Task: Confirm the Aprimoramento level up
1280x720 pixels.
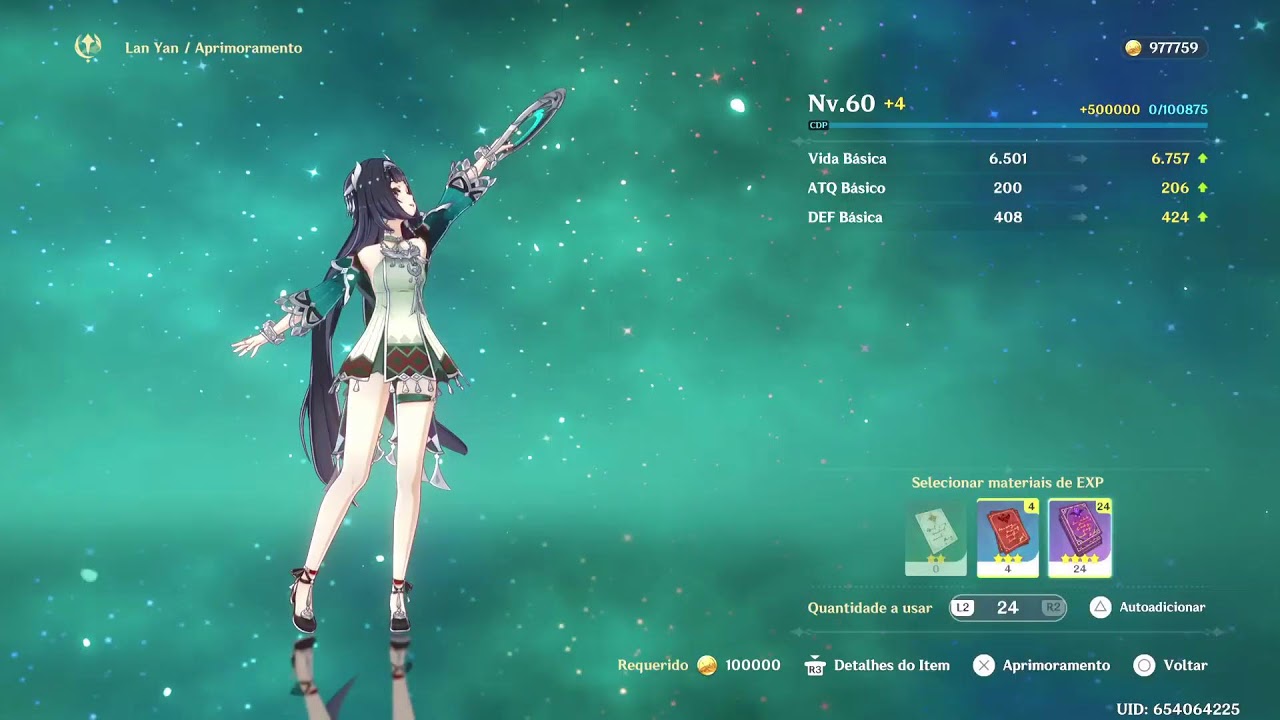Action: (x=1042, y=665)
